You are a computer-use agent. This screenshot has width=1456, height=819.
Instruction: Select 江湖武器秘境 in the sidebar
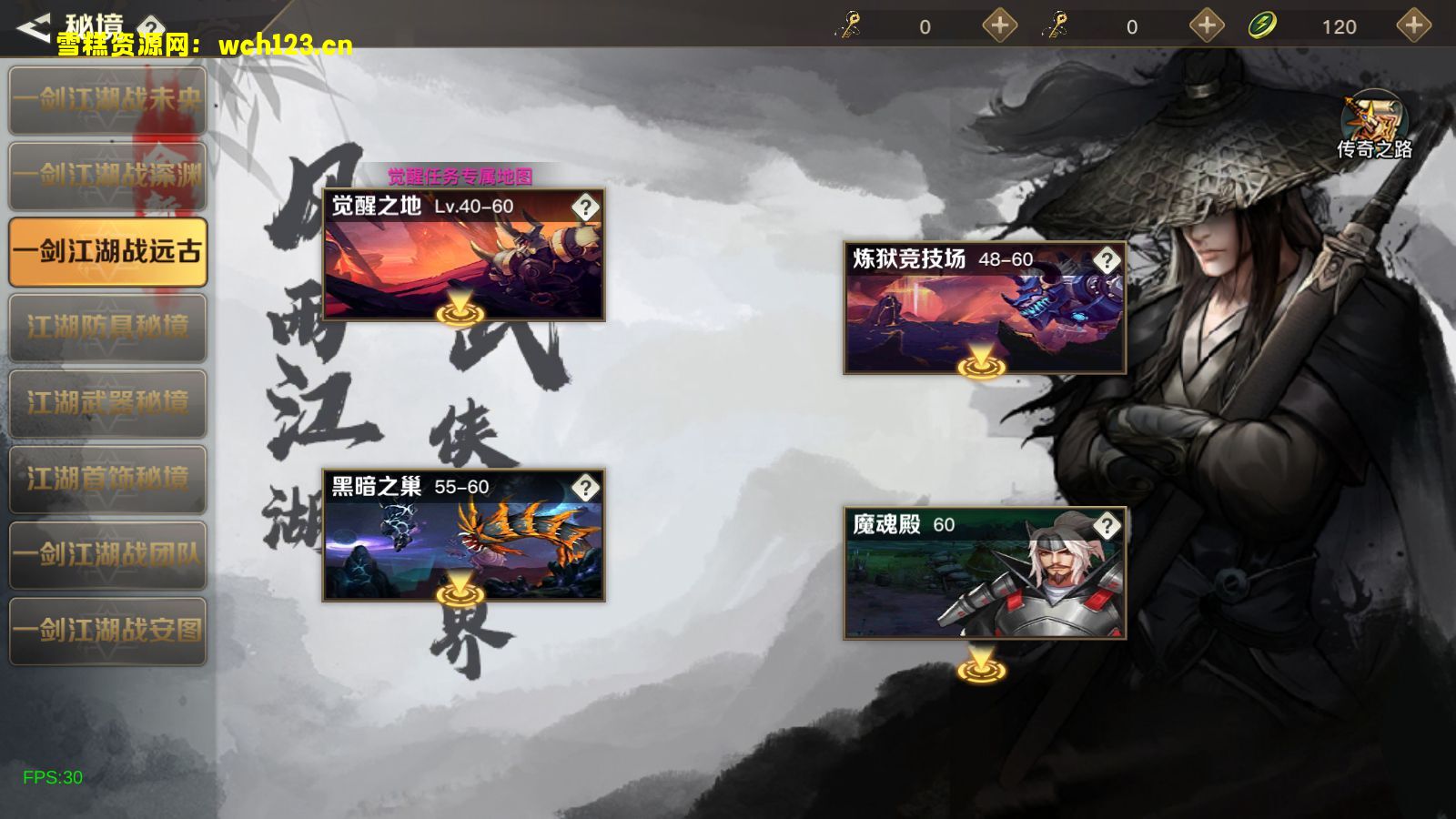pyautogui.click(x=108, y=402)
